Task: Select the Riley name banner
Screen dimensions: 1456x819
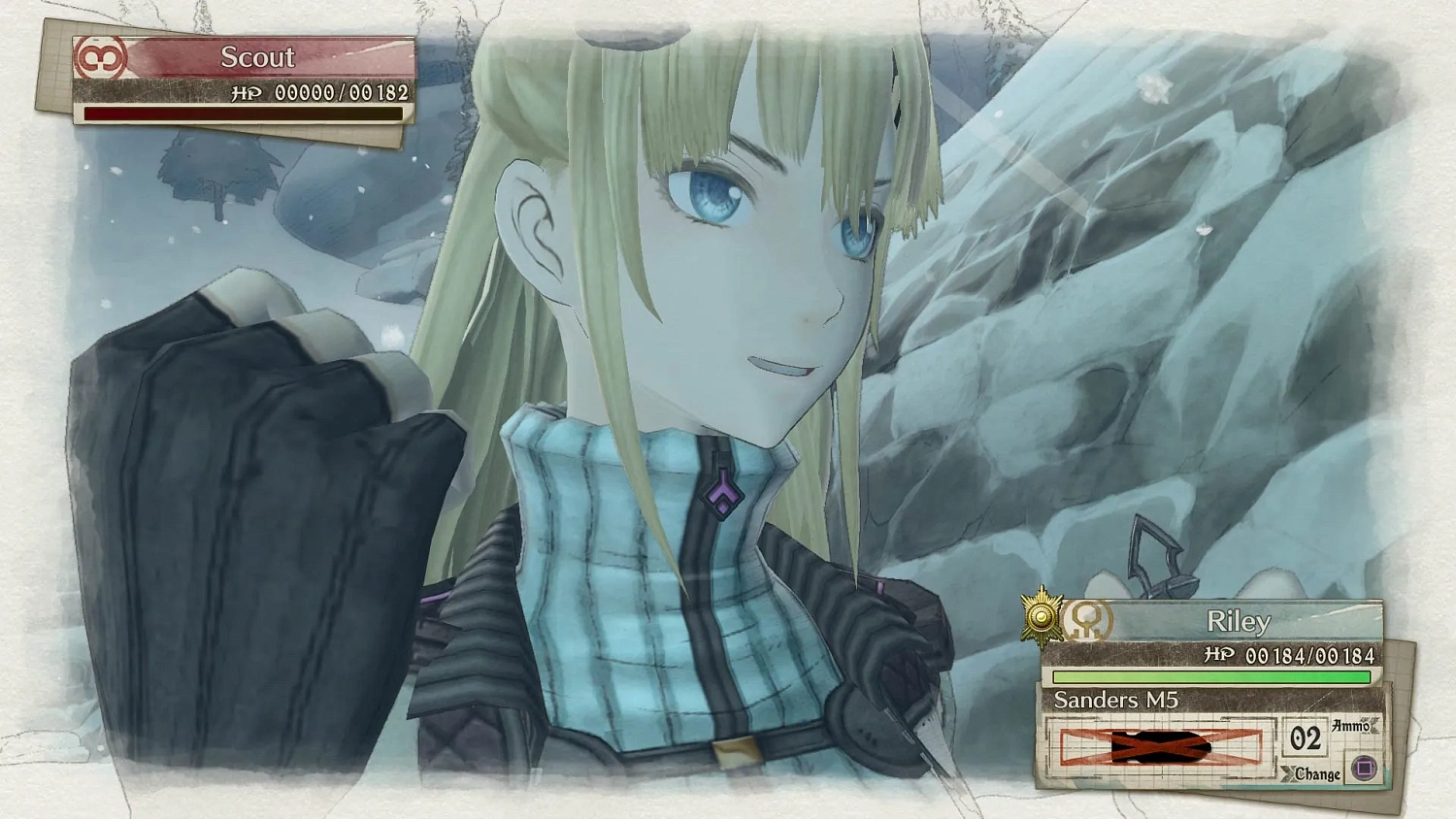Action: pyautogui.click(x=1240, y=621)
